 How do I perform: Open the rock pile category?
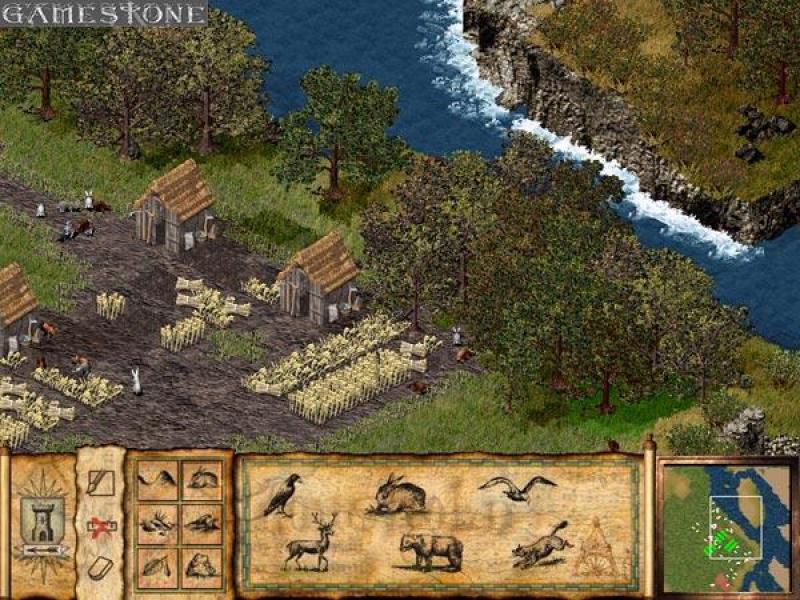tap(204, 565)
